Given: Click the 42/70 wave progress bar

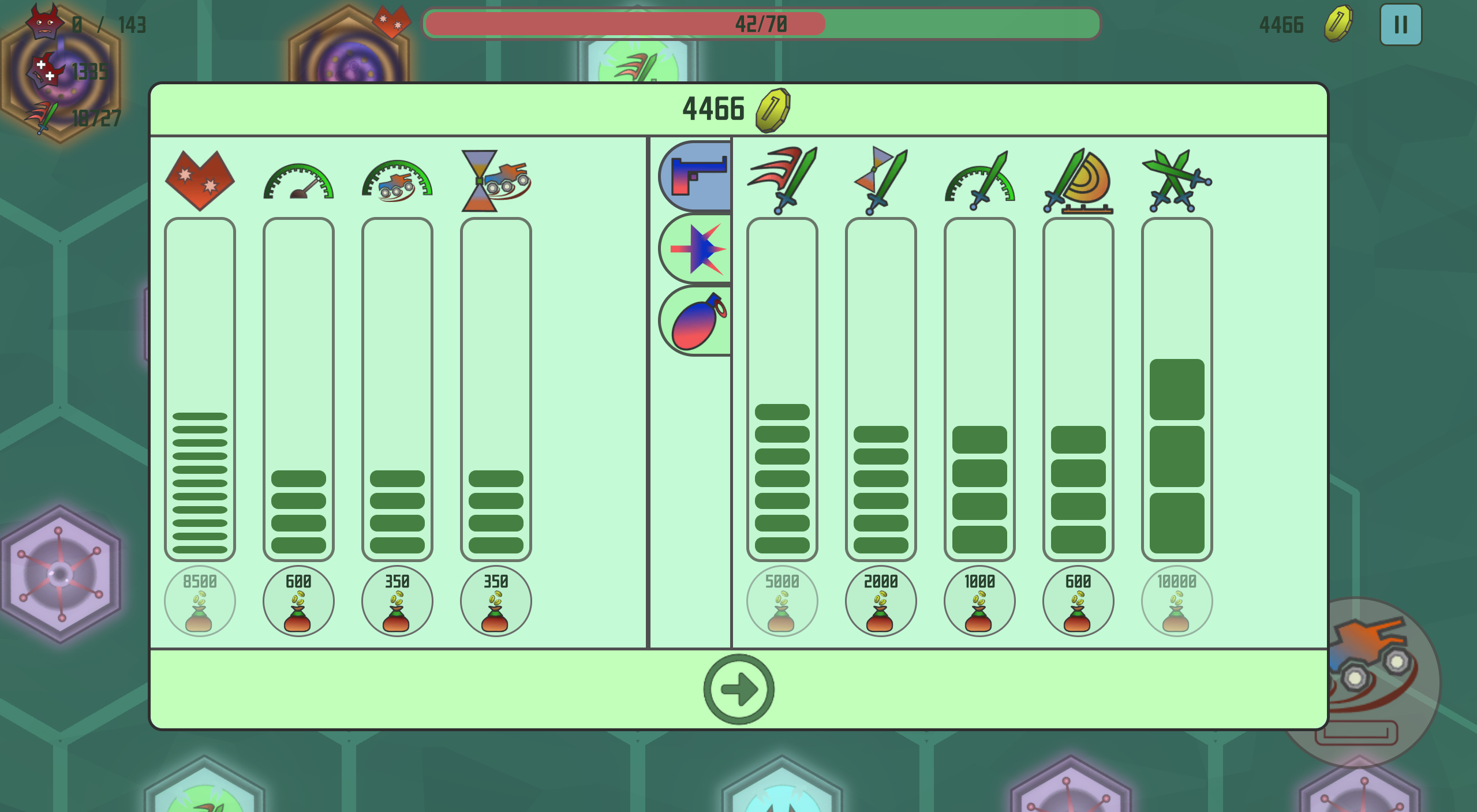Looking at the screenshot, I should tap(762, 24).
